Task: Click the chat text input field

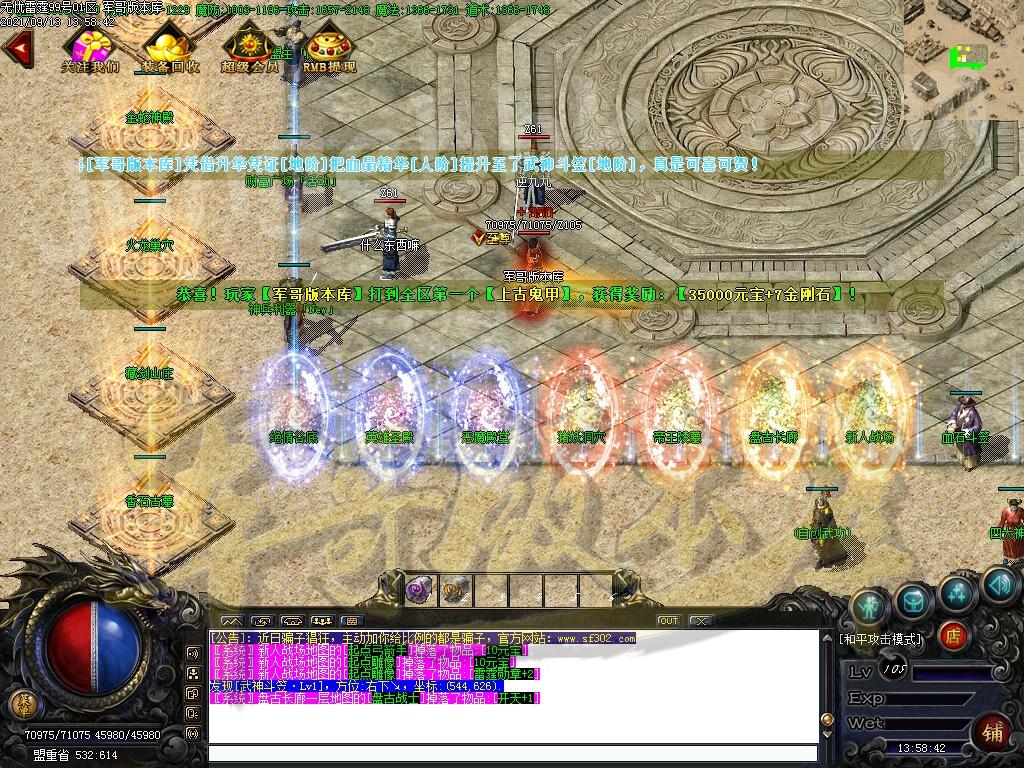Action: coord(510,755)
